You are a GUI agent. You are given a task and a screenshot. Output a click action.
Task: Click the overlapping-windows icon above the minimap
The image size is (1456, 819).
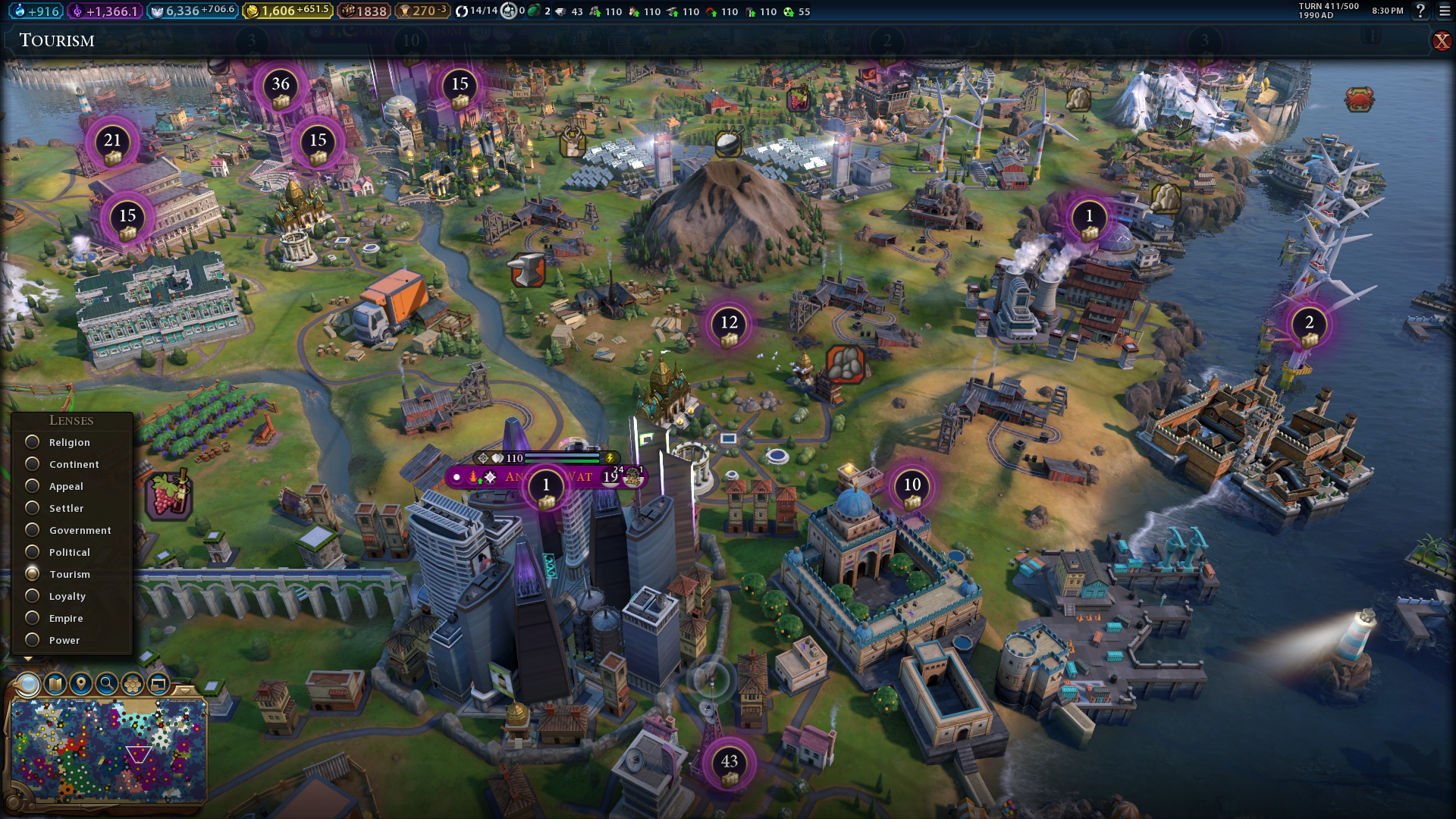(158, 684)
